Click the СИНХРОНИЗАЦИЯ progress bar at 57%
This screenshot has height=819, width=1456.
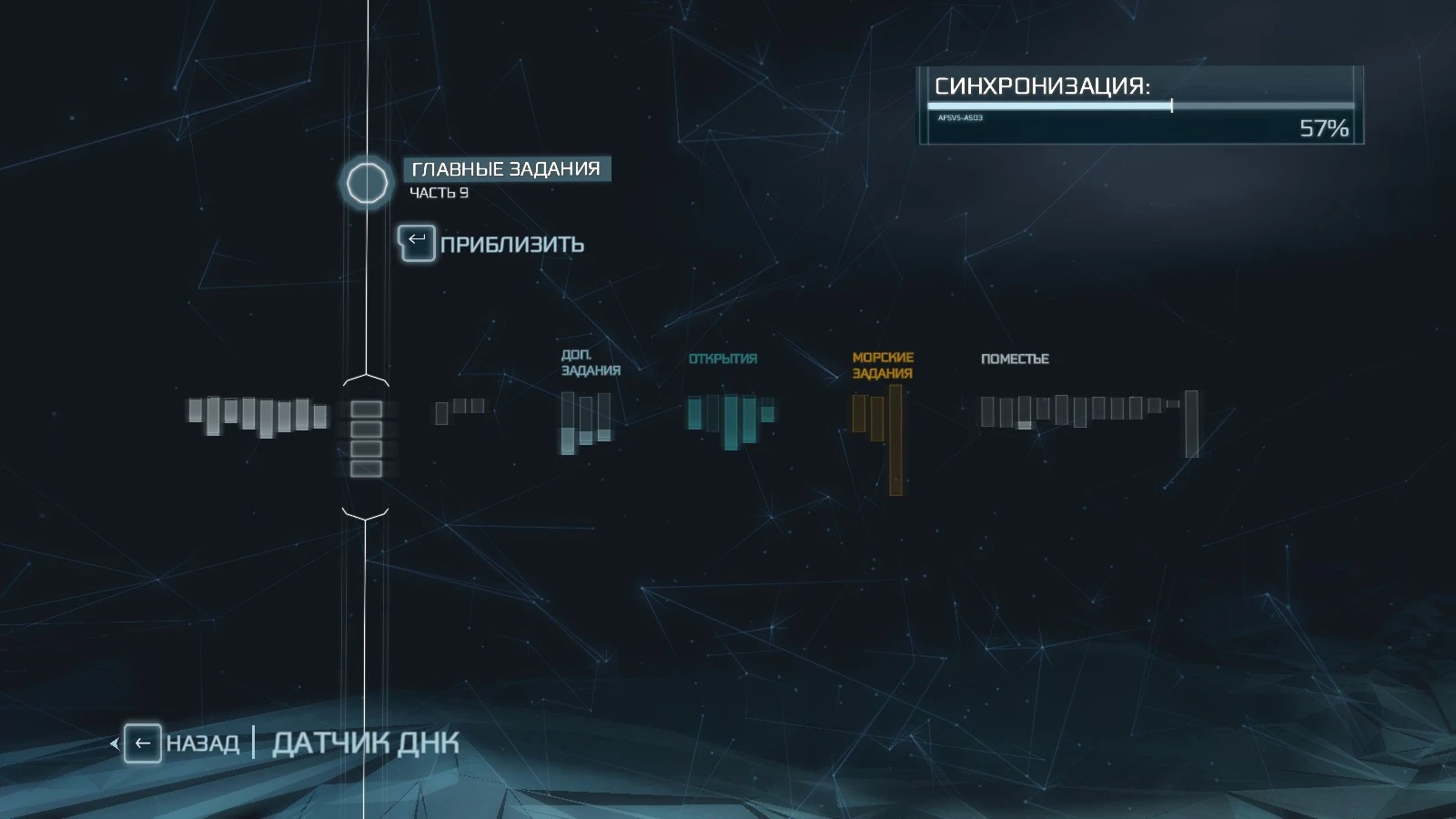1137,107
